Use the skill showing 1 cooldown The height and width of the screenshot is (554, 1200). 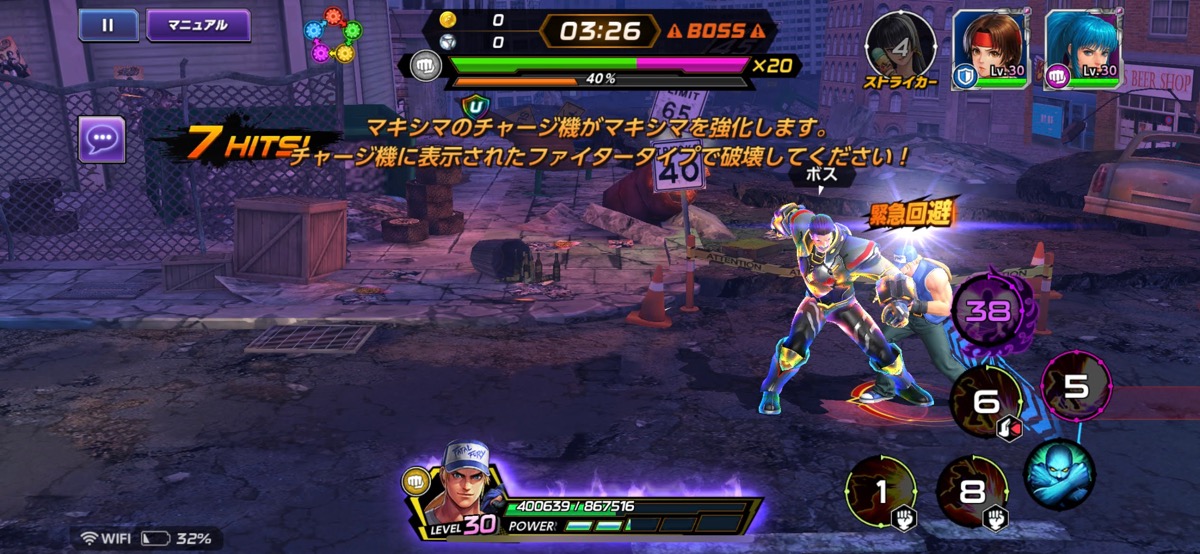tap(881, 491)
